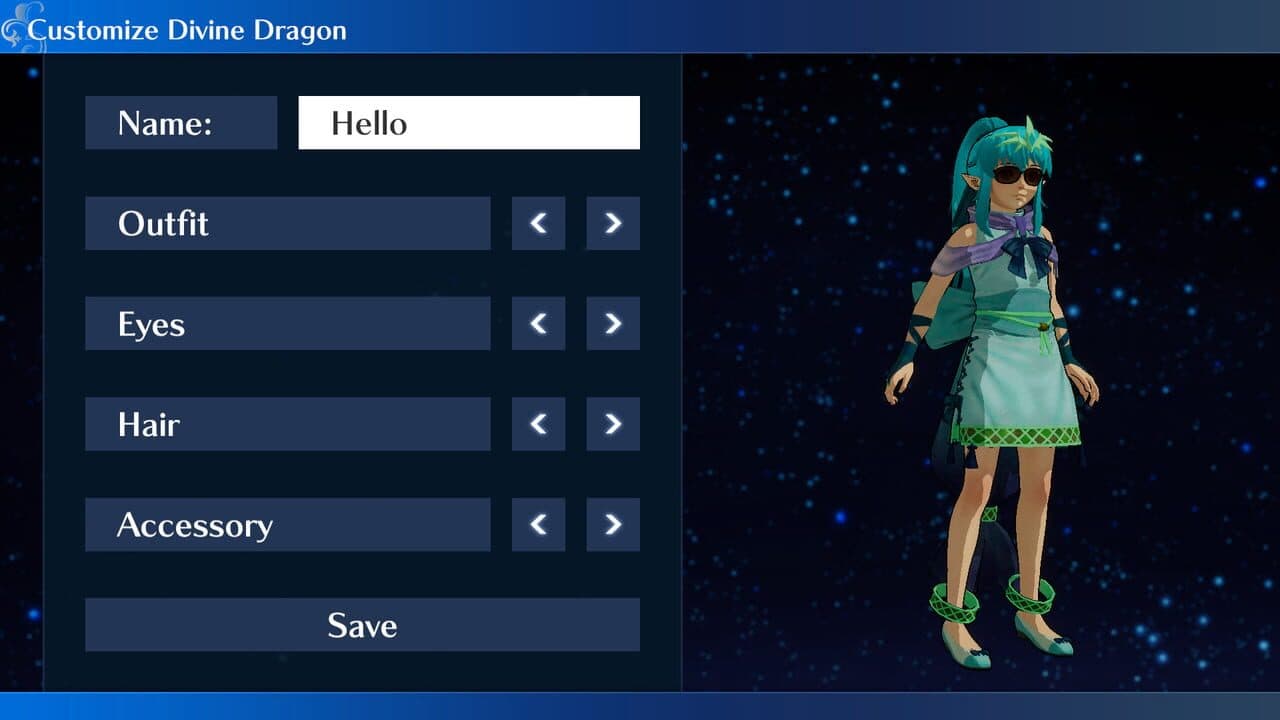Screen dimensions: 1280x720
Task: Open the Accessory option row
Action: coord(287,524)
